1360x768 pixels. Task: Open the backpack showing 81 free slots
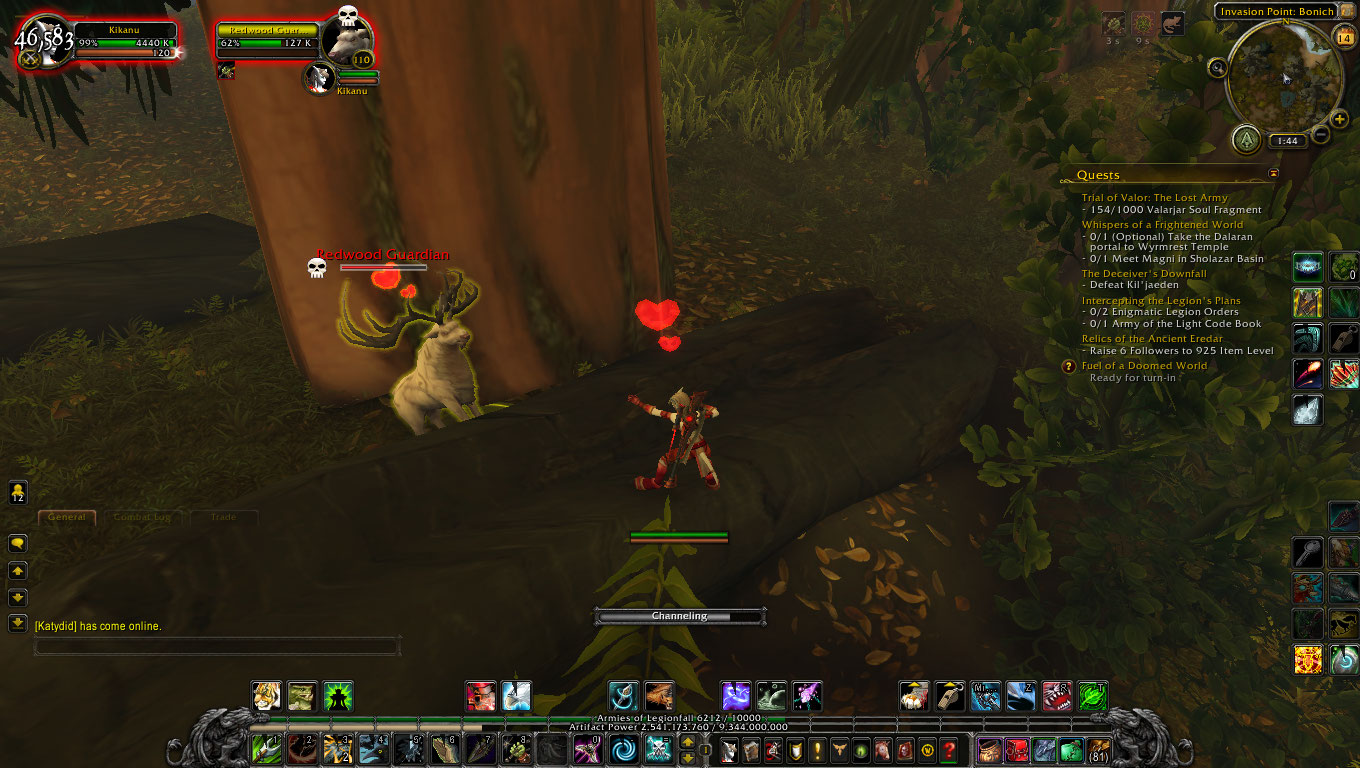pos(1097,749)
